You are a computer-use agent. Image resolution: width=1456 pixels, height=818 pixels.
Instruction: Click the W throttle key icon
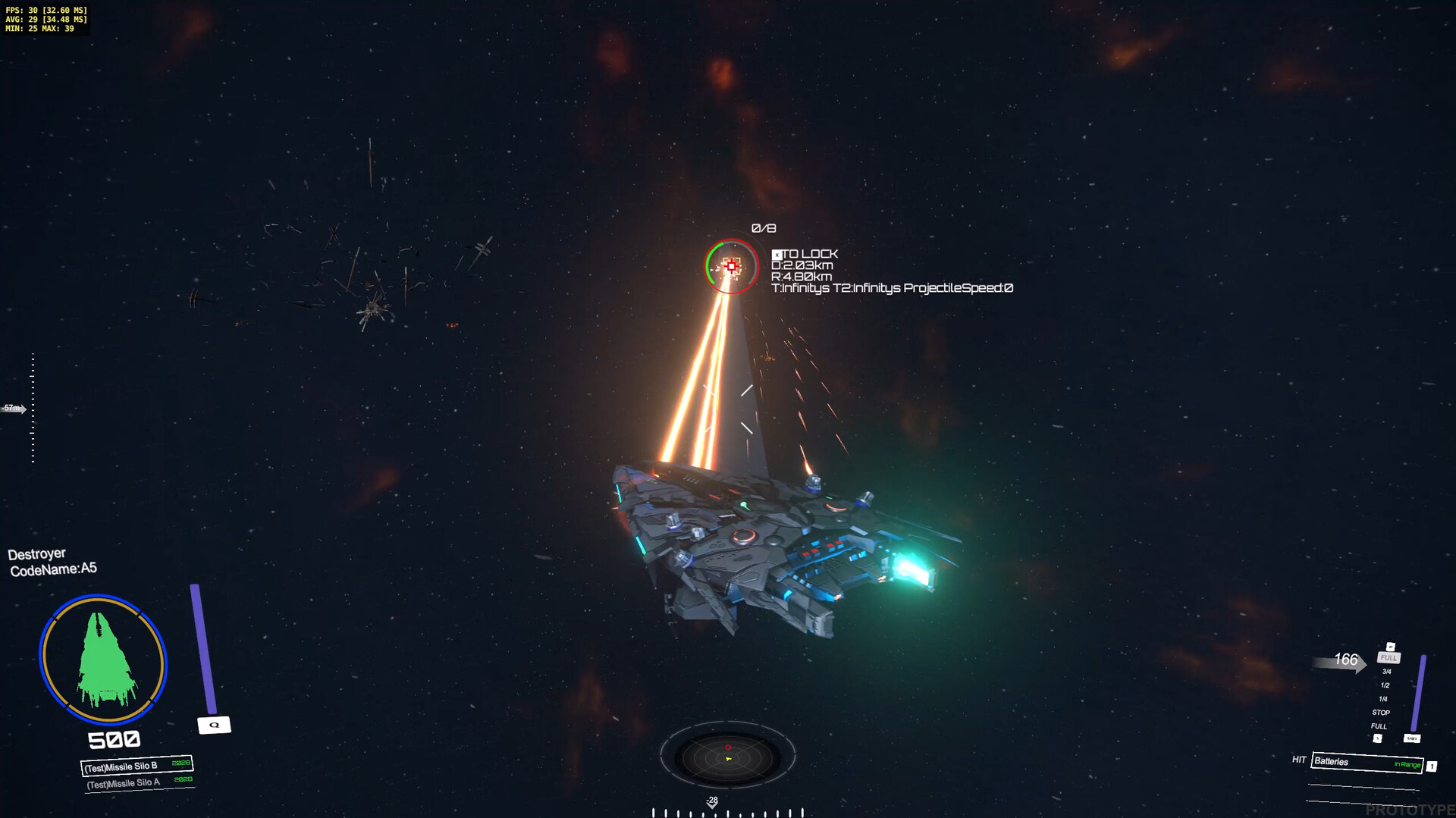point(1390,647)
